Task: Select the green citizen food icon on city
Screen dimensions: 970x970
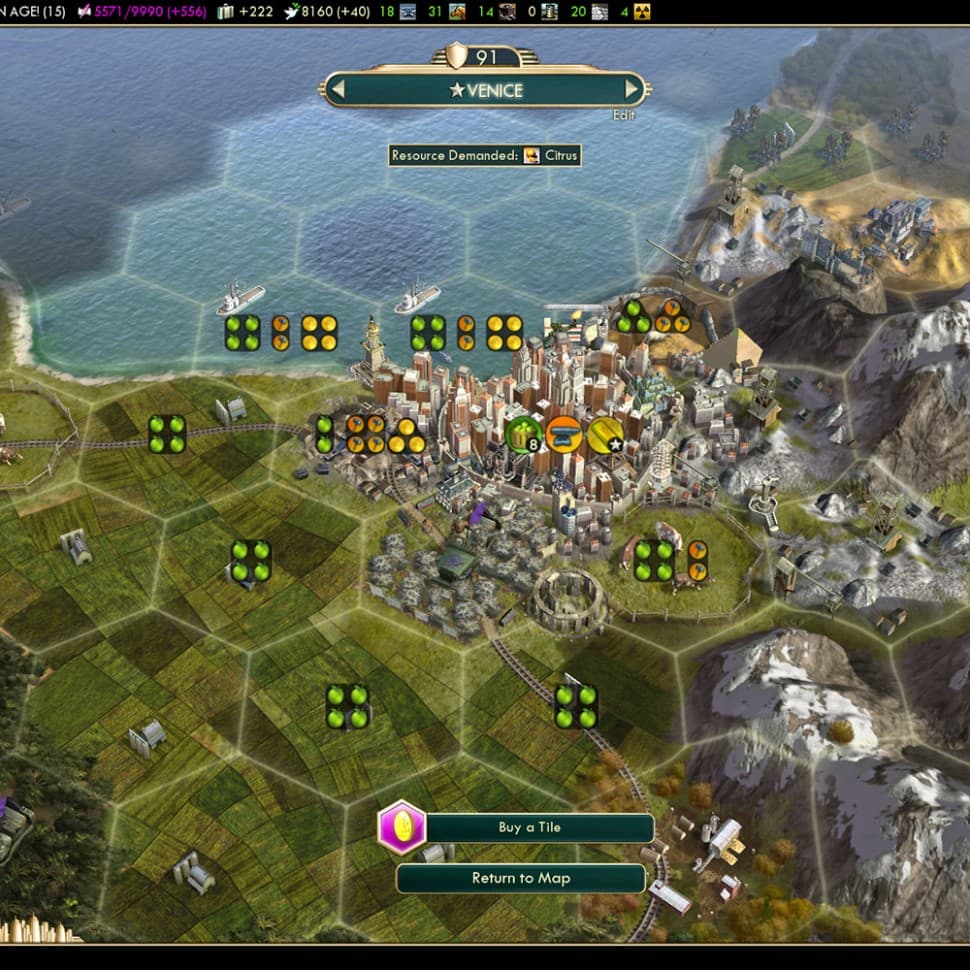Action: pos(522,435)
